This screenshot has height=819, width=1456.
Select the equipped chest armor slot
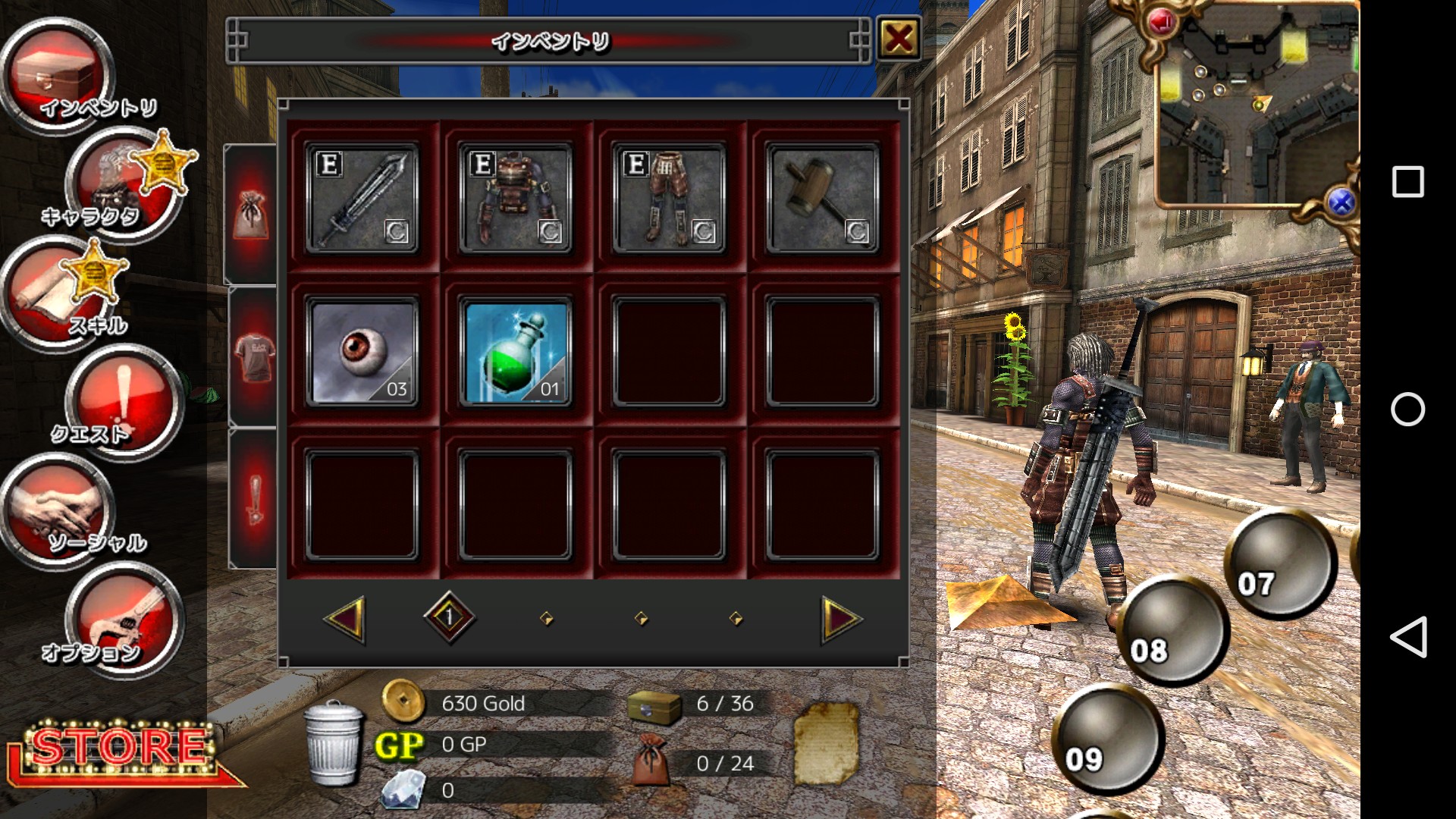516,199
